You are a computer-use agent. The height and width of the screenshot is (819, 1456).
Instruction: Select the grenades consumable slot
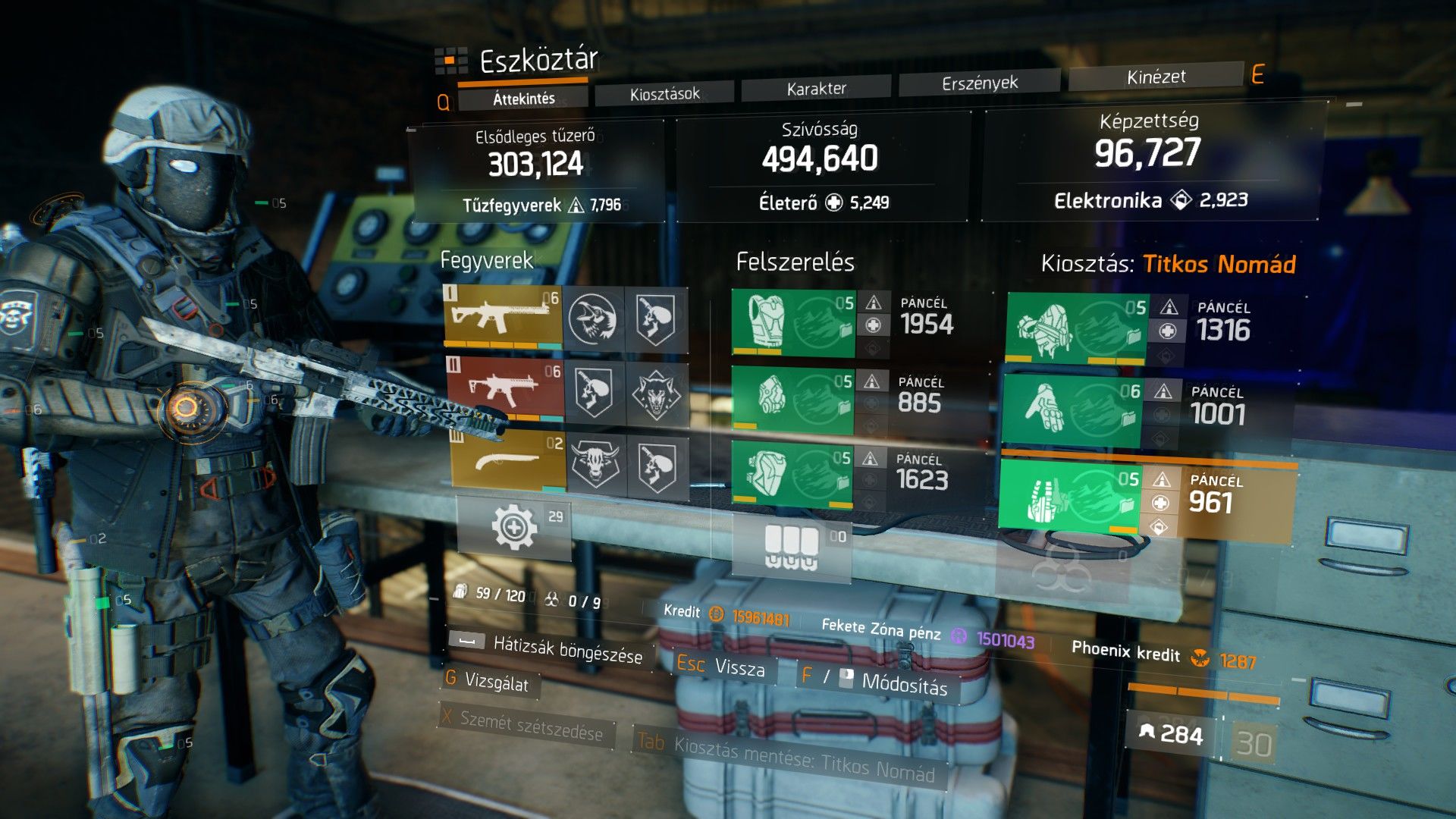pyautogui.click(x=792, y=546)
